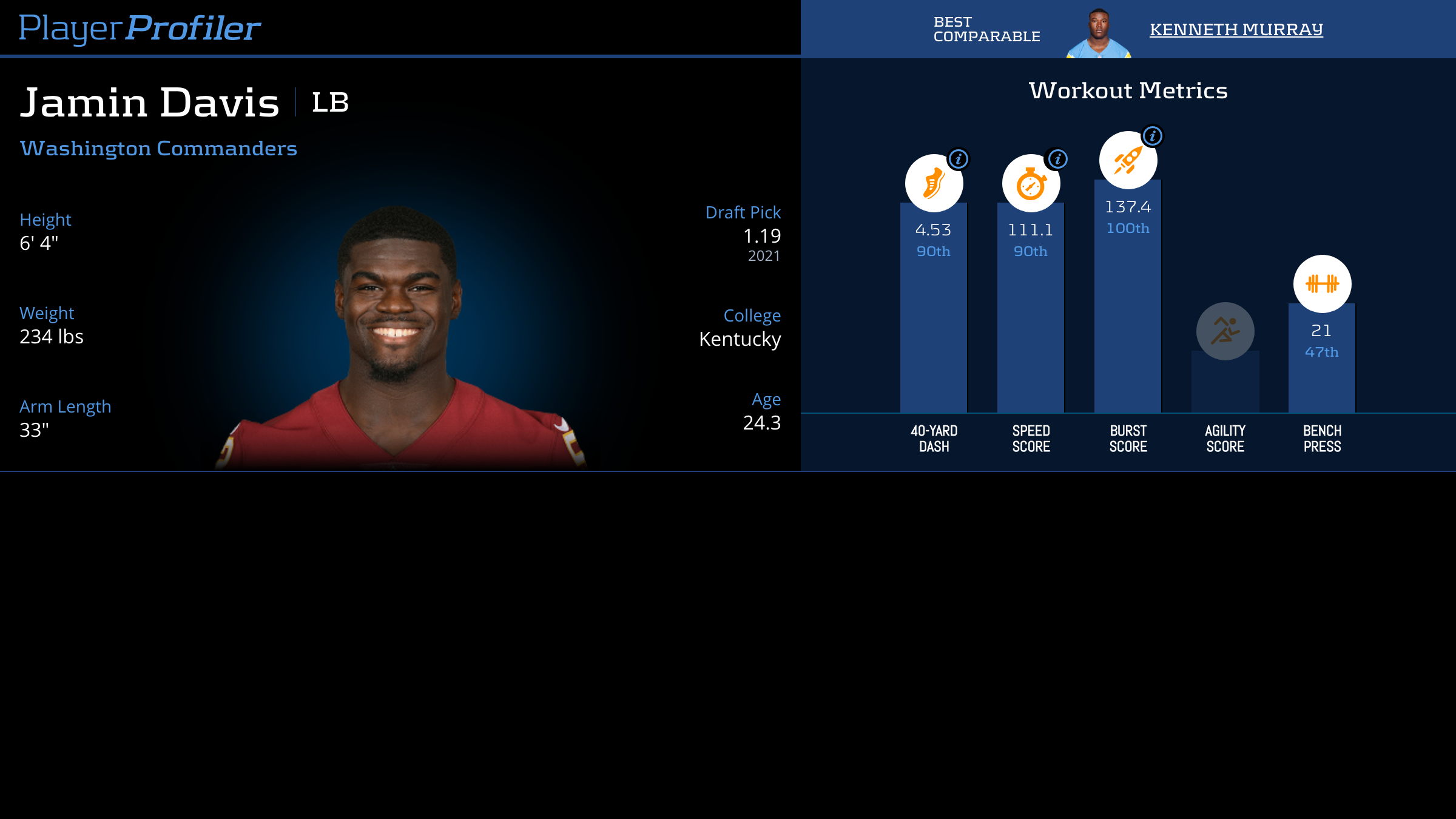
Task: Show info for the Speed Score metric
Action: point(1058,160)
